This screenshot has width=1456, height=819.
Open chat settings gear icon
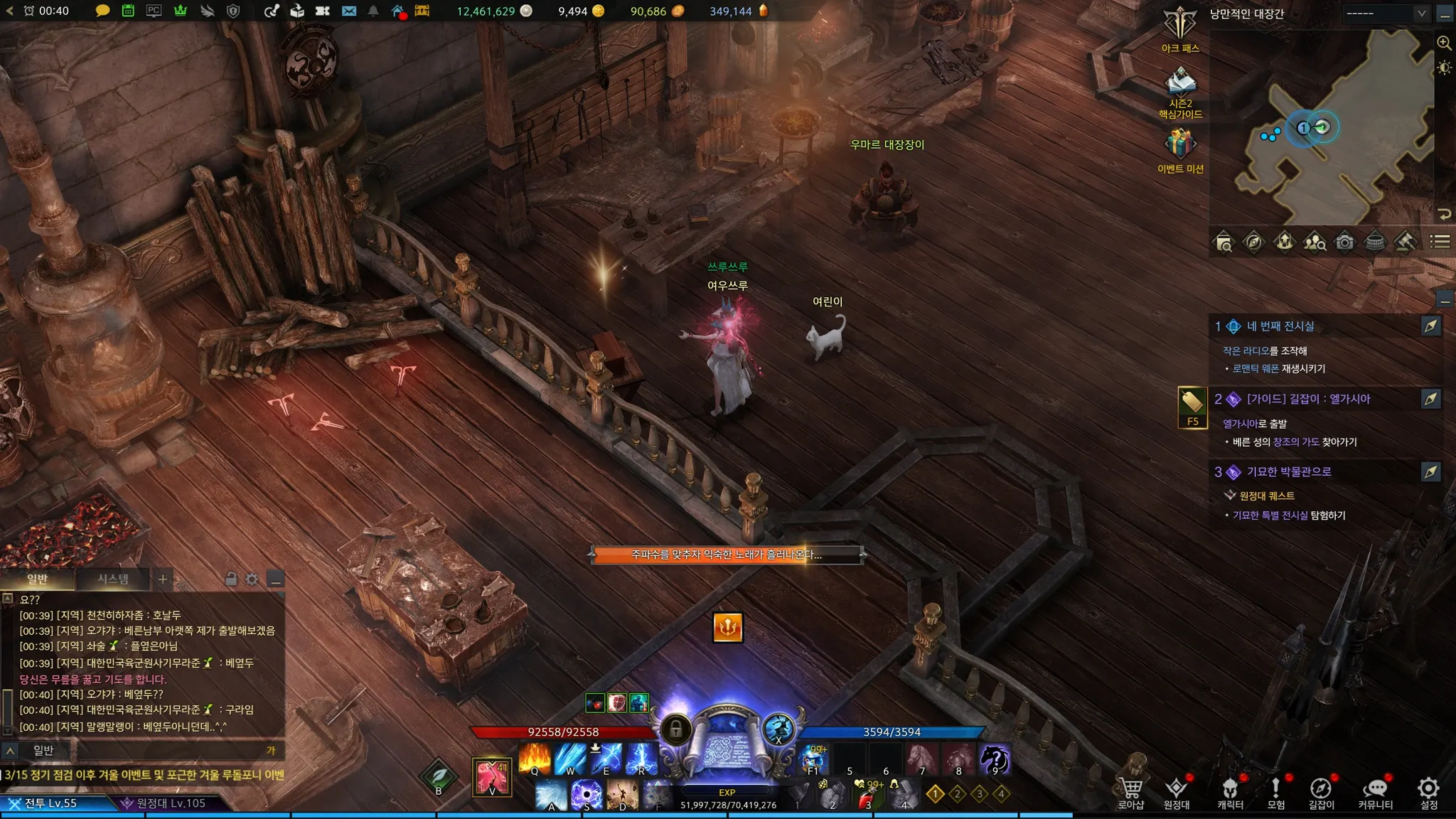tap(252, 579)
